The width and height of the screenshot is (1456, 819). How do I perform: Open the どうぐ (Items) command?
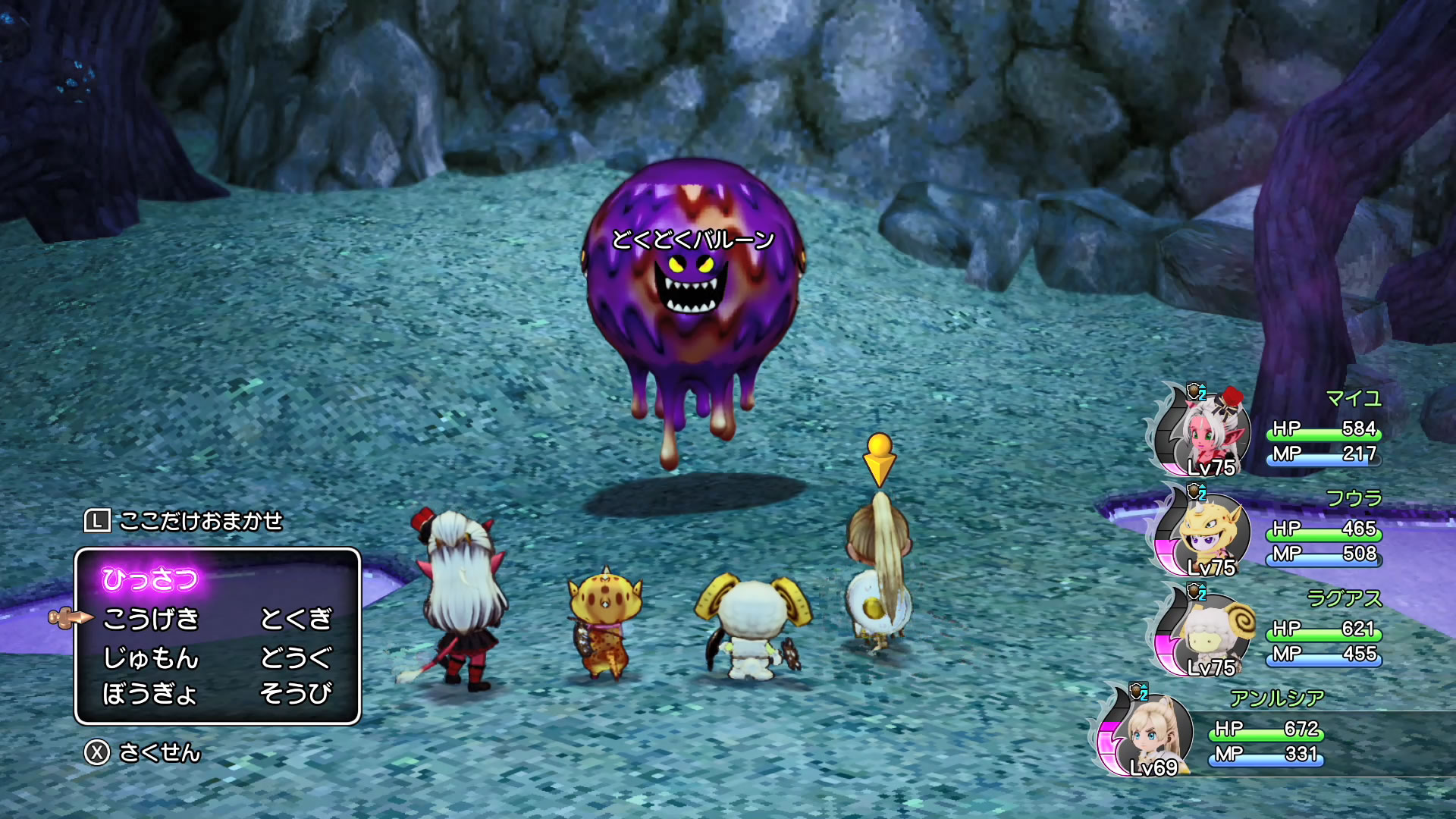tap(296, 657)
